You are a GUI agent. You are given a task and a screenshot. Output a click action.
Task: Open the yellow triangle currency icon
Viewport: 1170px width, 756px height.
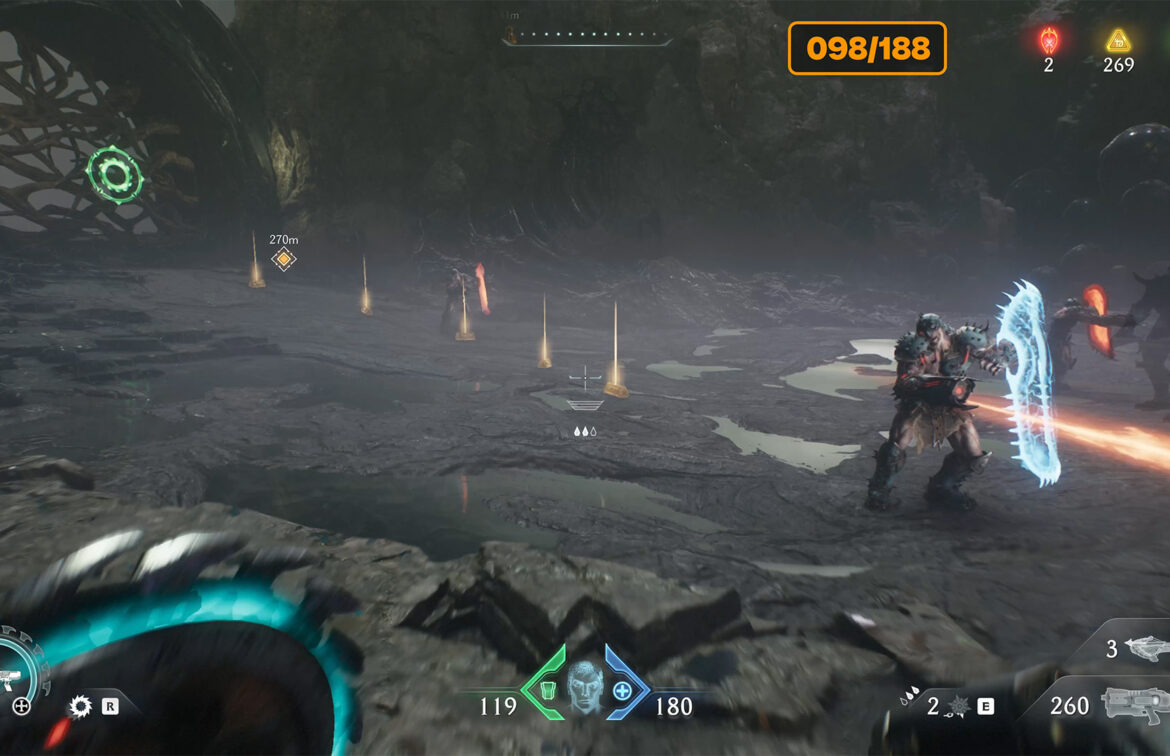1117,41
